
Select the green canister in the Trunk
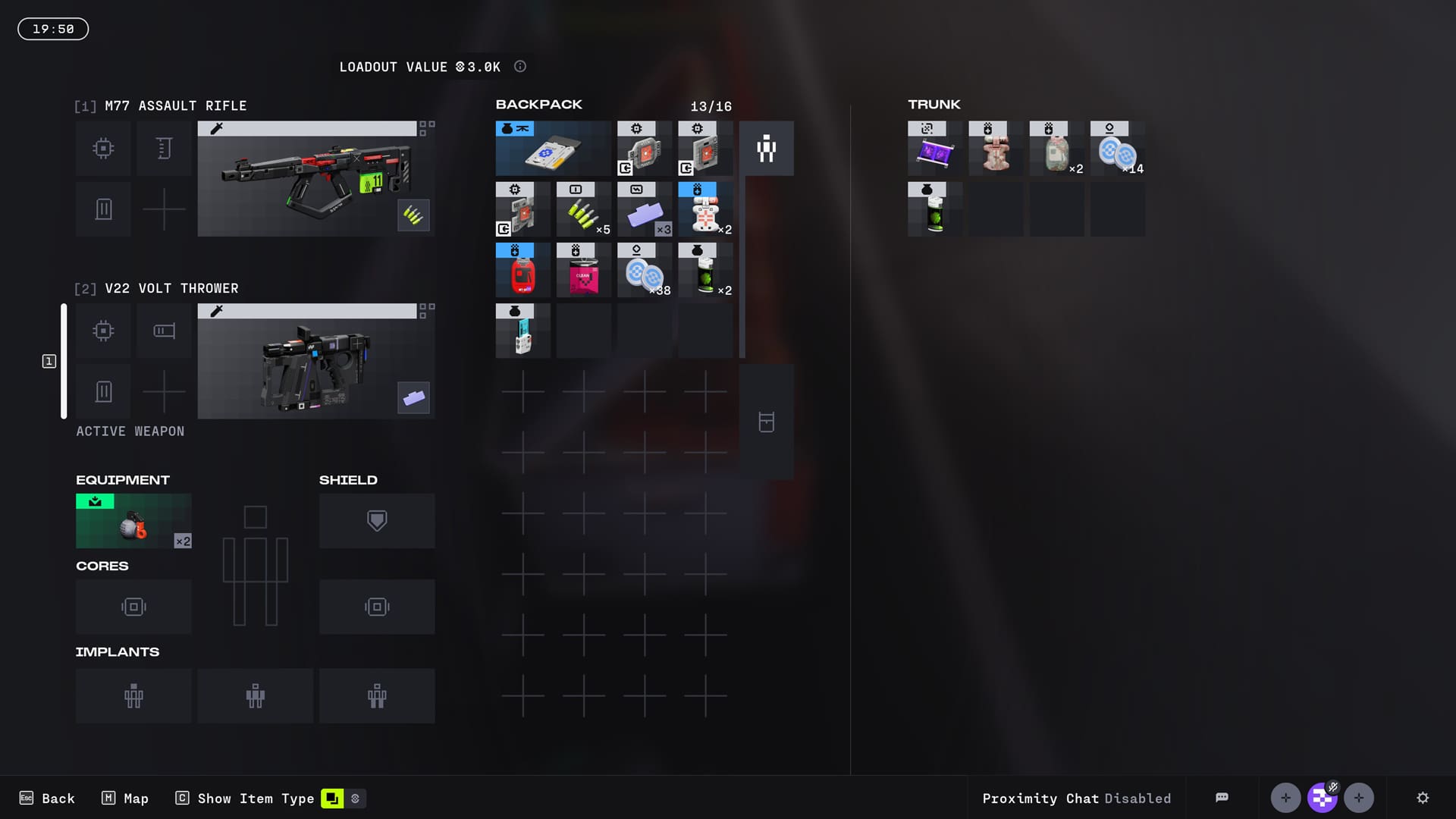point(935,210)
